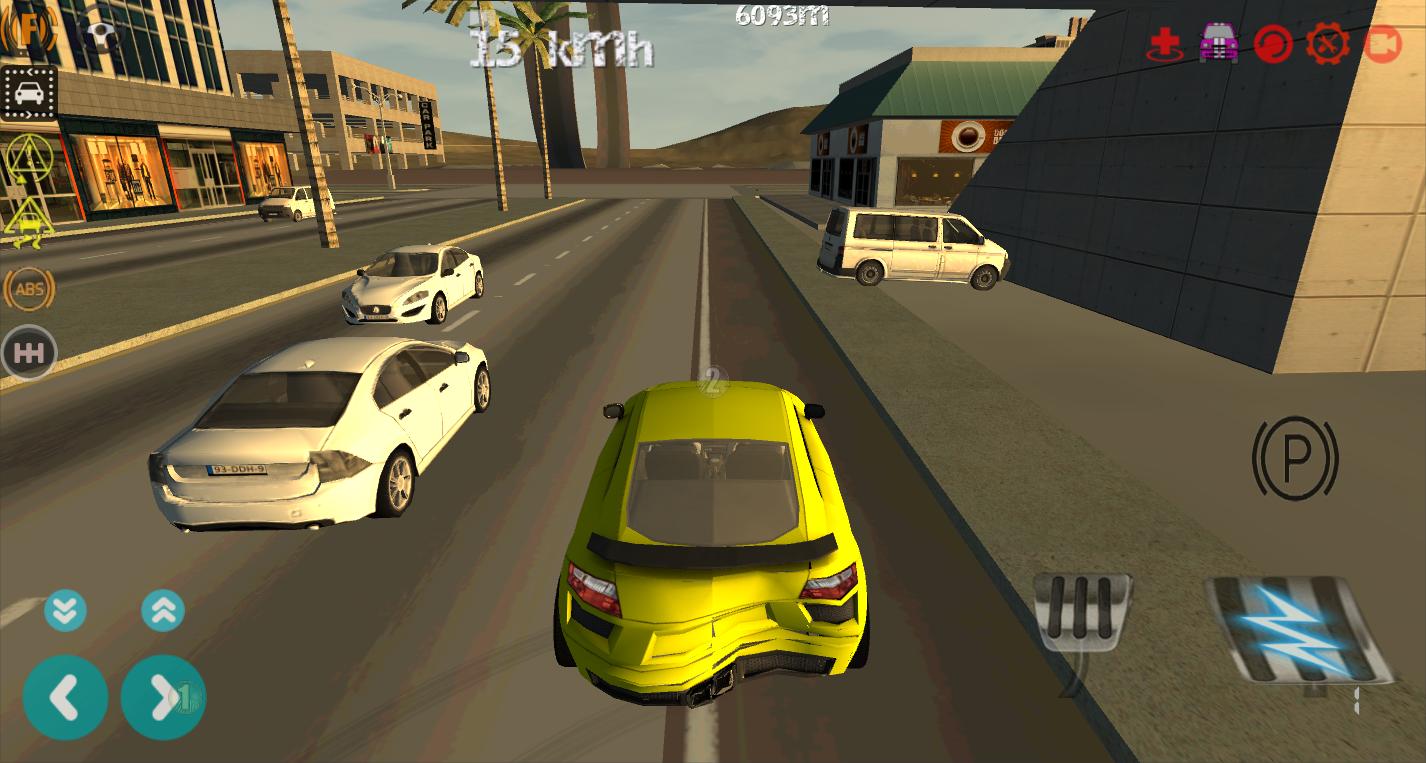Open the gearbox transmission icon

pos(28,352)
